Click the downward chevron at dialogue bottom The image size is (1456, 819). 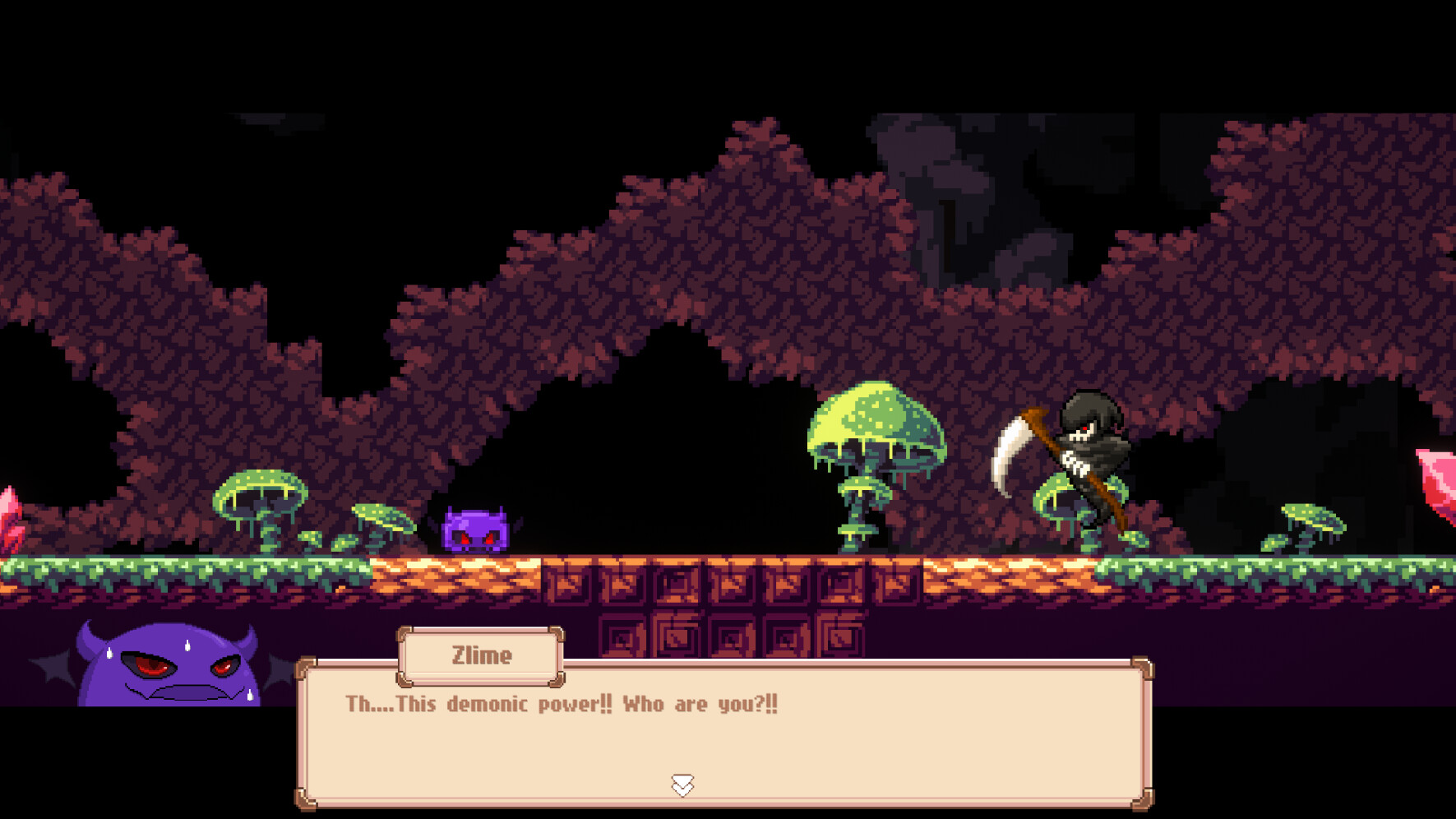tap(682, 784)
